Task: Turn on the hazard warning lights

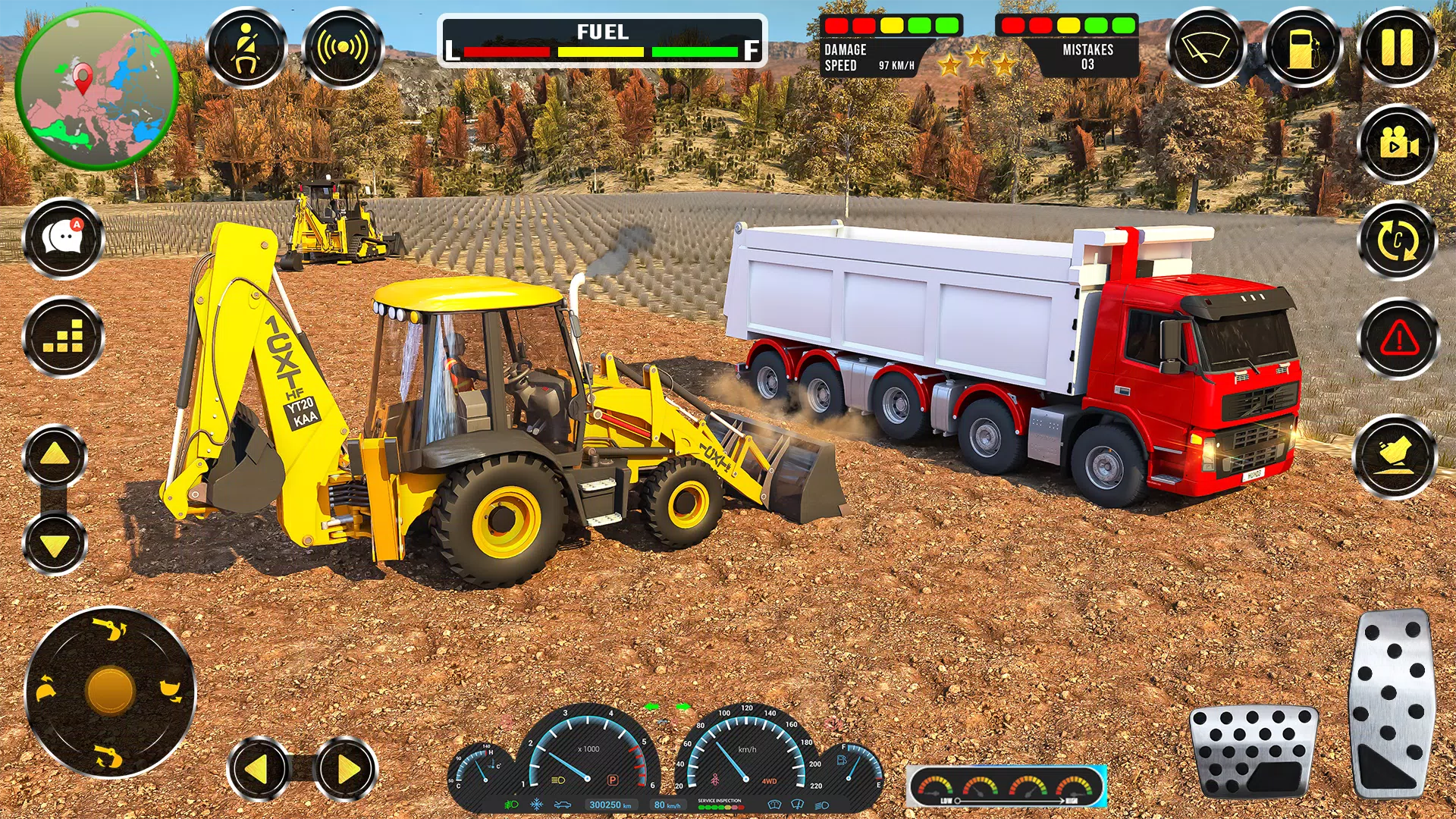Action: coord(1399,338)
